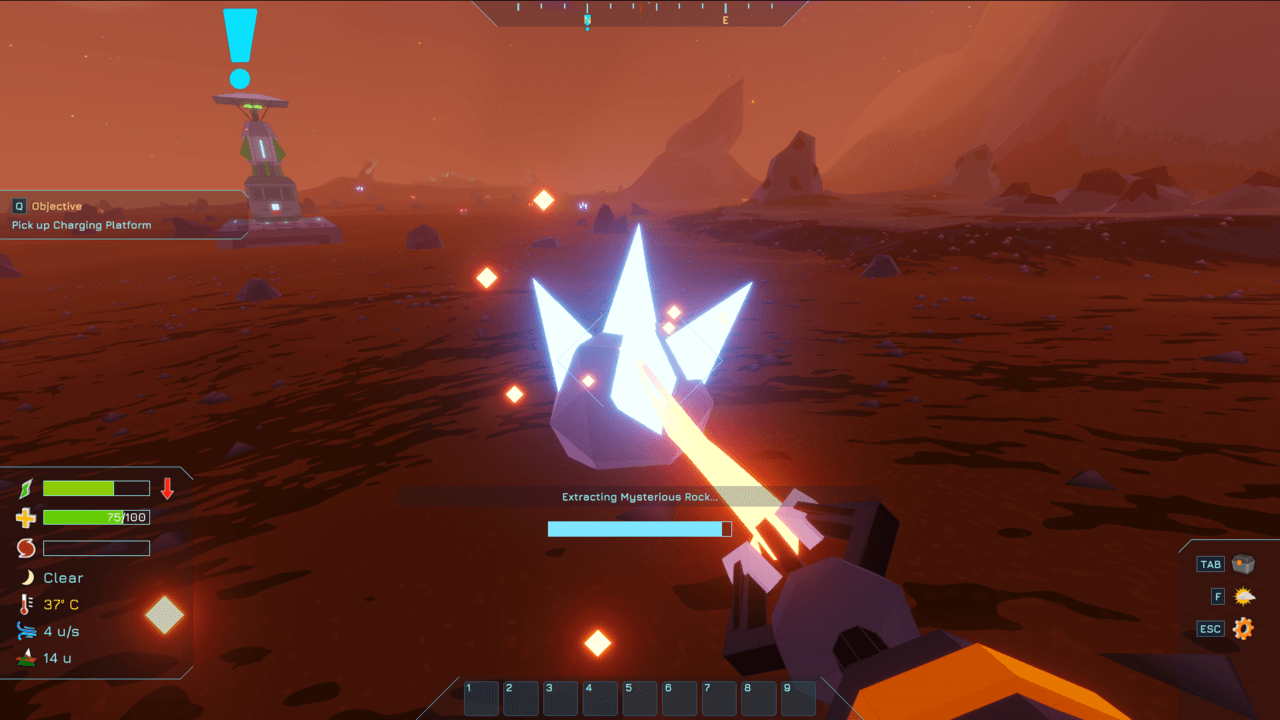Open the inventory chest icon
Screen dimensions: 1280x720
tap(1243, 564)
